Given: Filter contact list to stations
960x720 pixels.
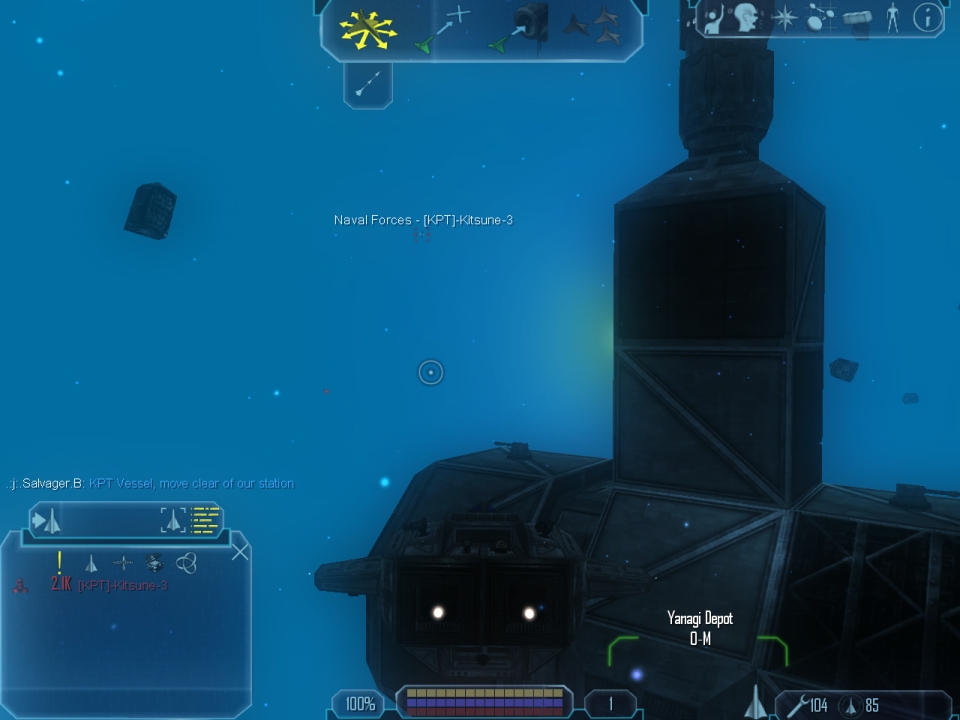Looking at the screenshot, I should 122,563.
